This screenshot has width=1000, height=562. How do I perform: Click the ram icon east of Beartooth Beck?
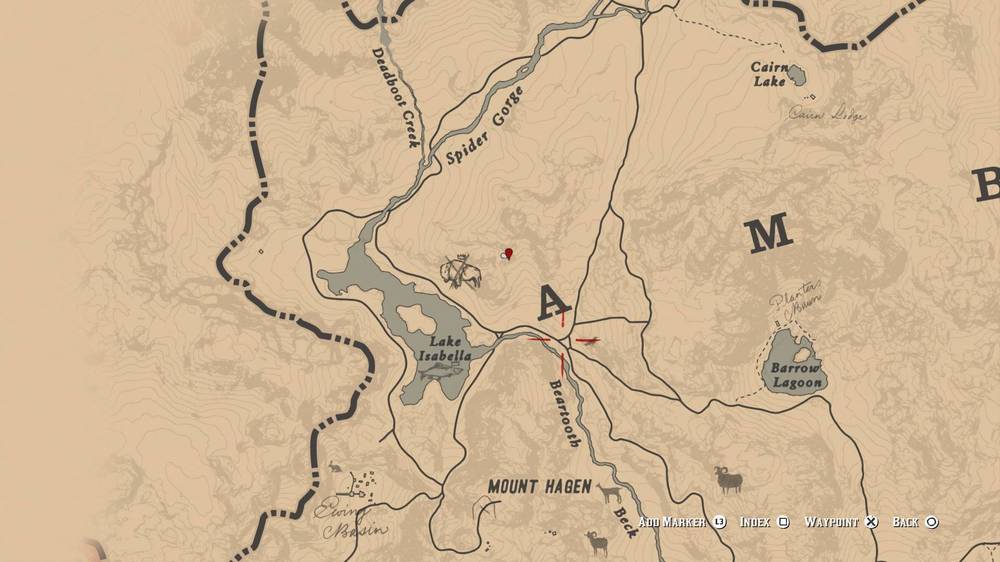click(x=729, y=479)
